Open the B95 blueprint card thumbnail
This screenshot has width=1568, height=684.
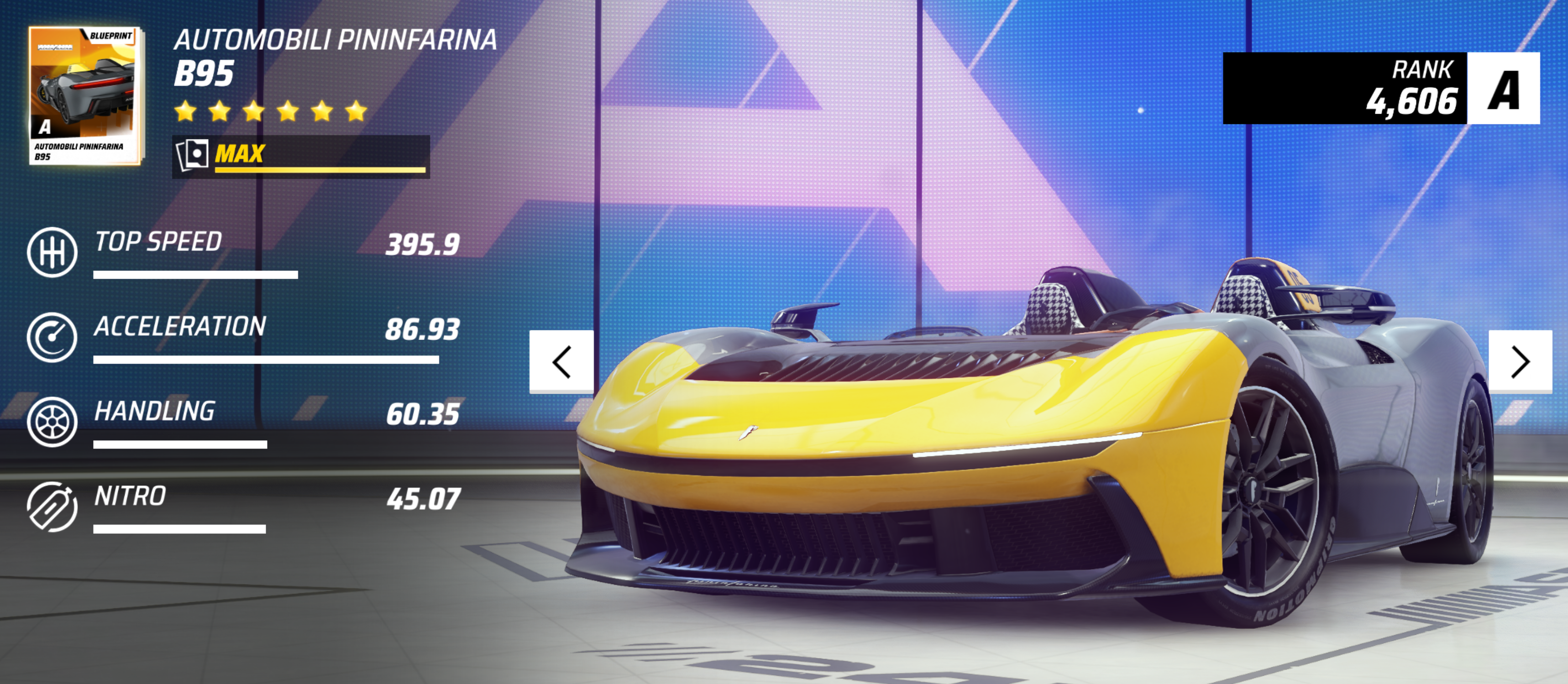(x=85, y=95)
